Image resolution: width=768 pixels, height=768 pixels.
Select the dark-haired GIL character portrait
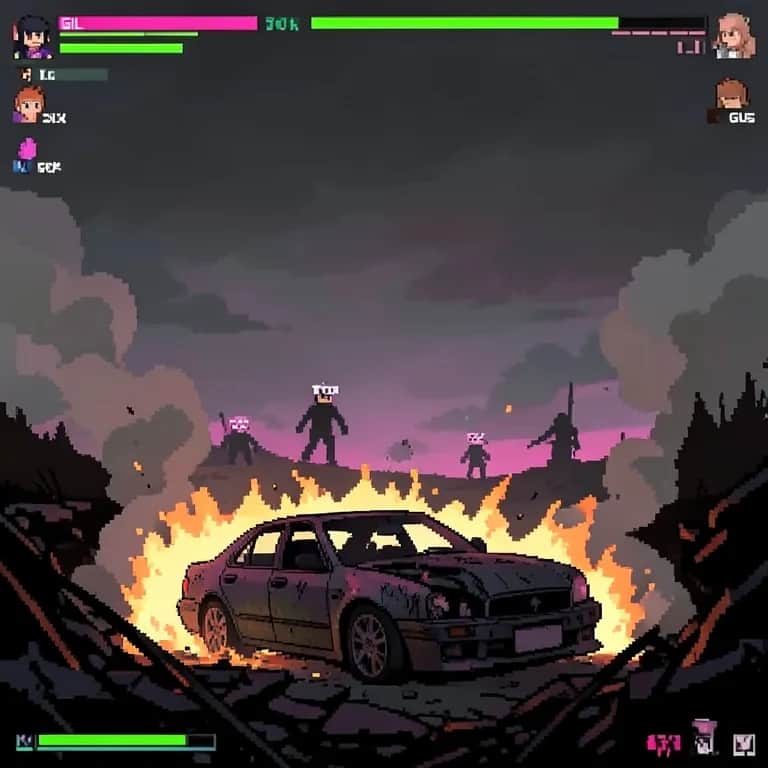[31, 37]
